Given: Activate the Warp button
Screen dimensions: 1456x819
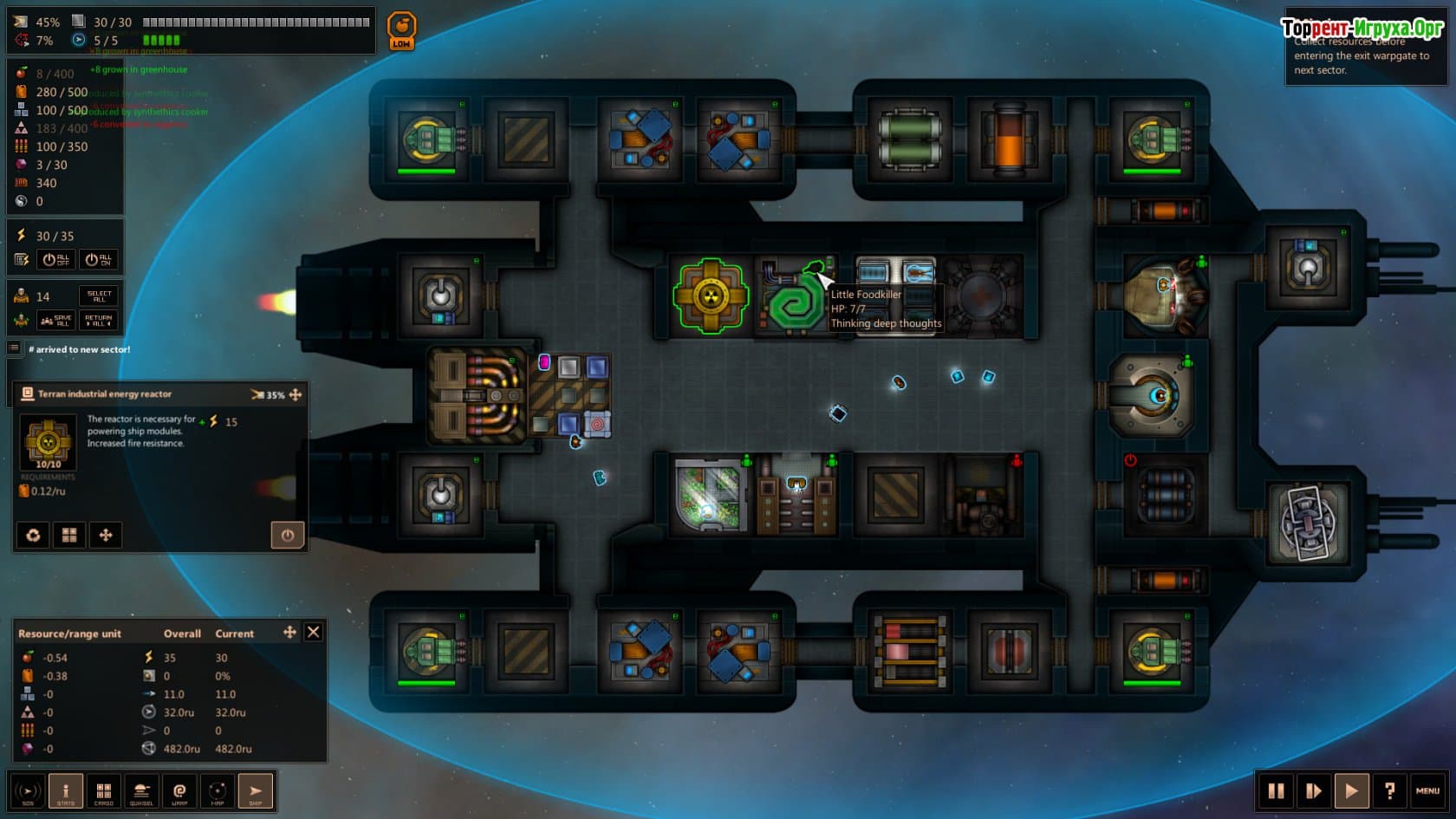Looking at the screenshot, I should (179, 791).
